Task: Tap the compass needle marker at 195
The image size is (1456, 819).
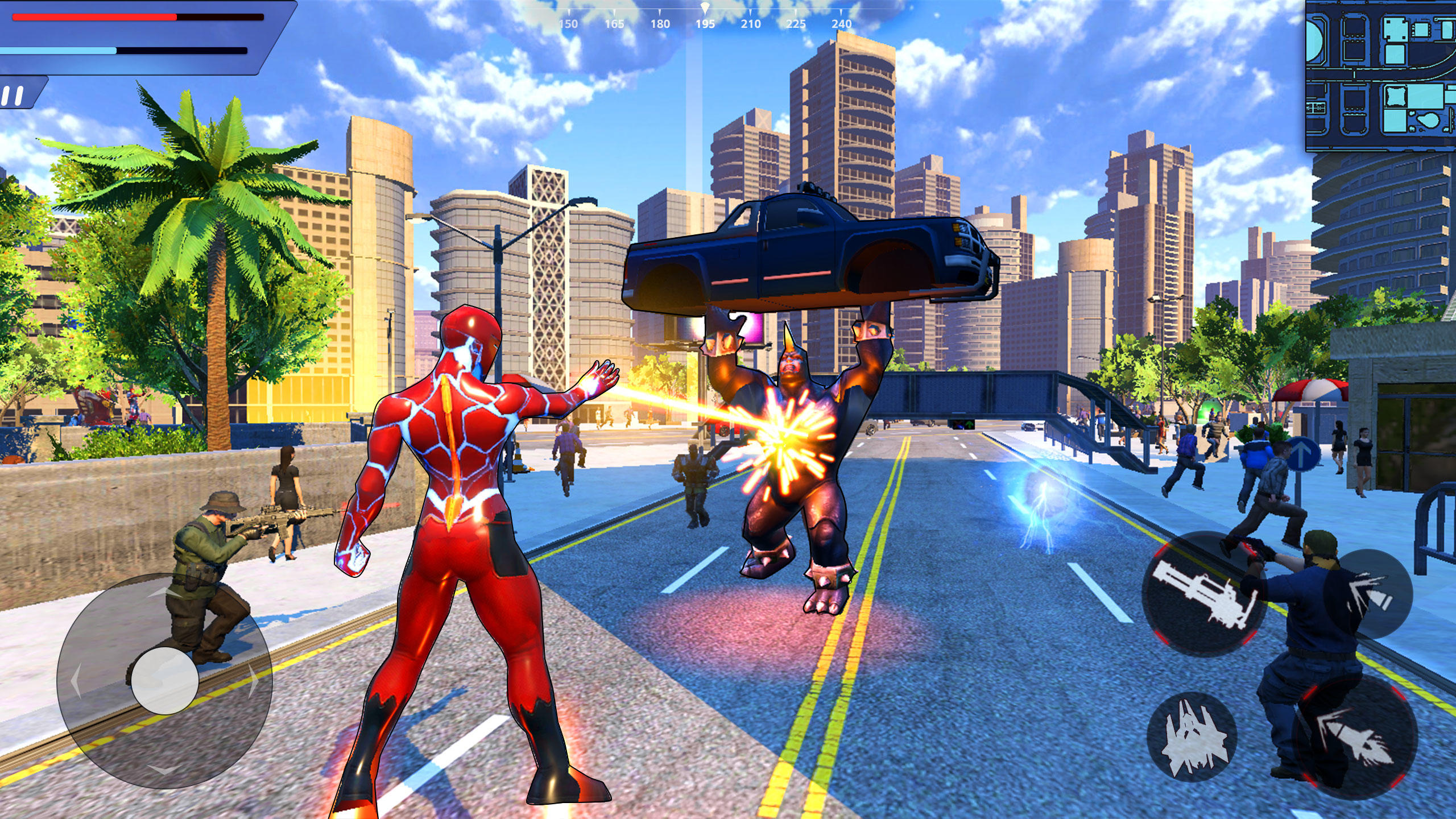Action: click(705, 7)
